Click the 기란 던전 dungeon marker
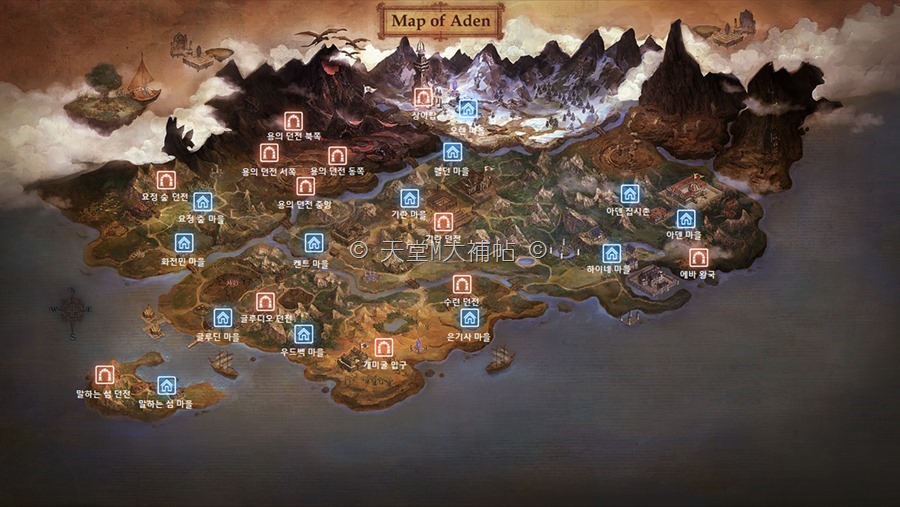Image resolution: width=900 pixels, height=507 pixels. click(x=443, y=222)
